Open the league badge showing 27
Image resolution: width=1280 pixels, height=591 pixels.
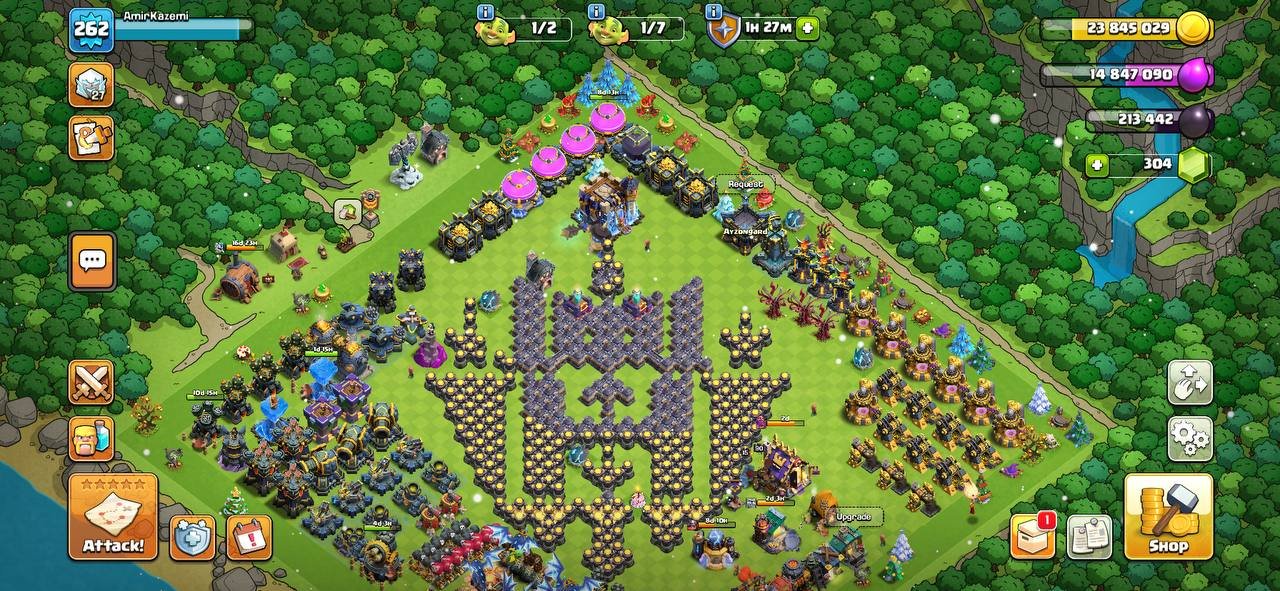pyautogui.click(x=91, y=85)
